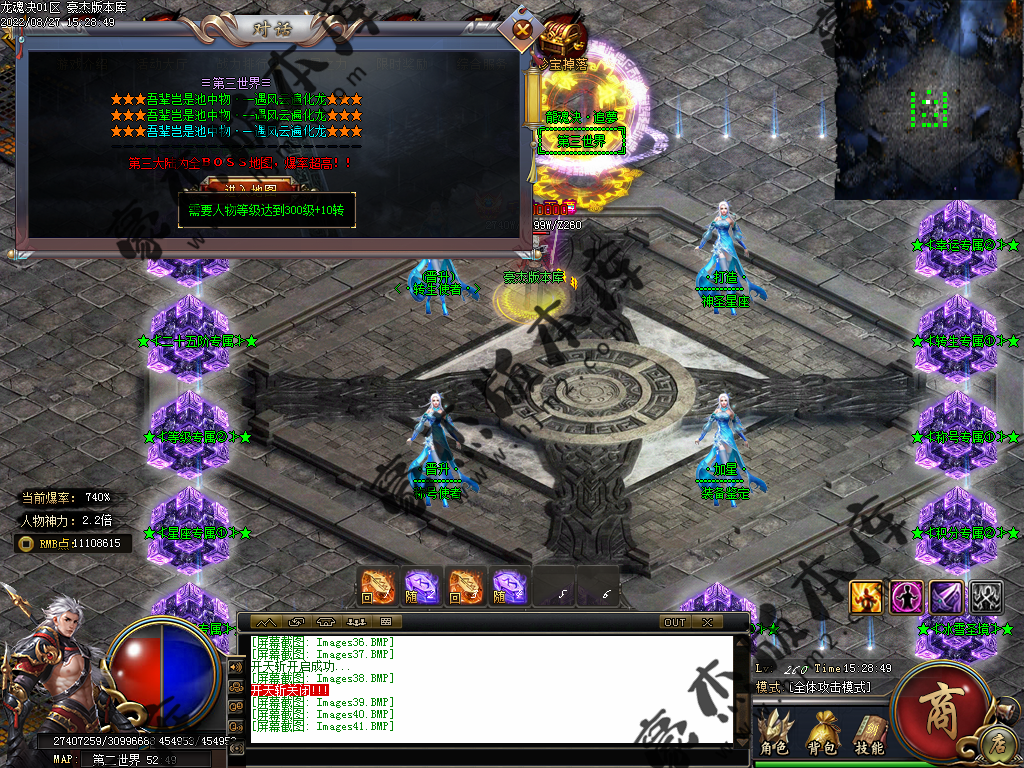The width and height of the screenshot is (1024, 768).
Task: Activate the flaming warrior skill icon
Action: 866,597
